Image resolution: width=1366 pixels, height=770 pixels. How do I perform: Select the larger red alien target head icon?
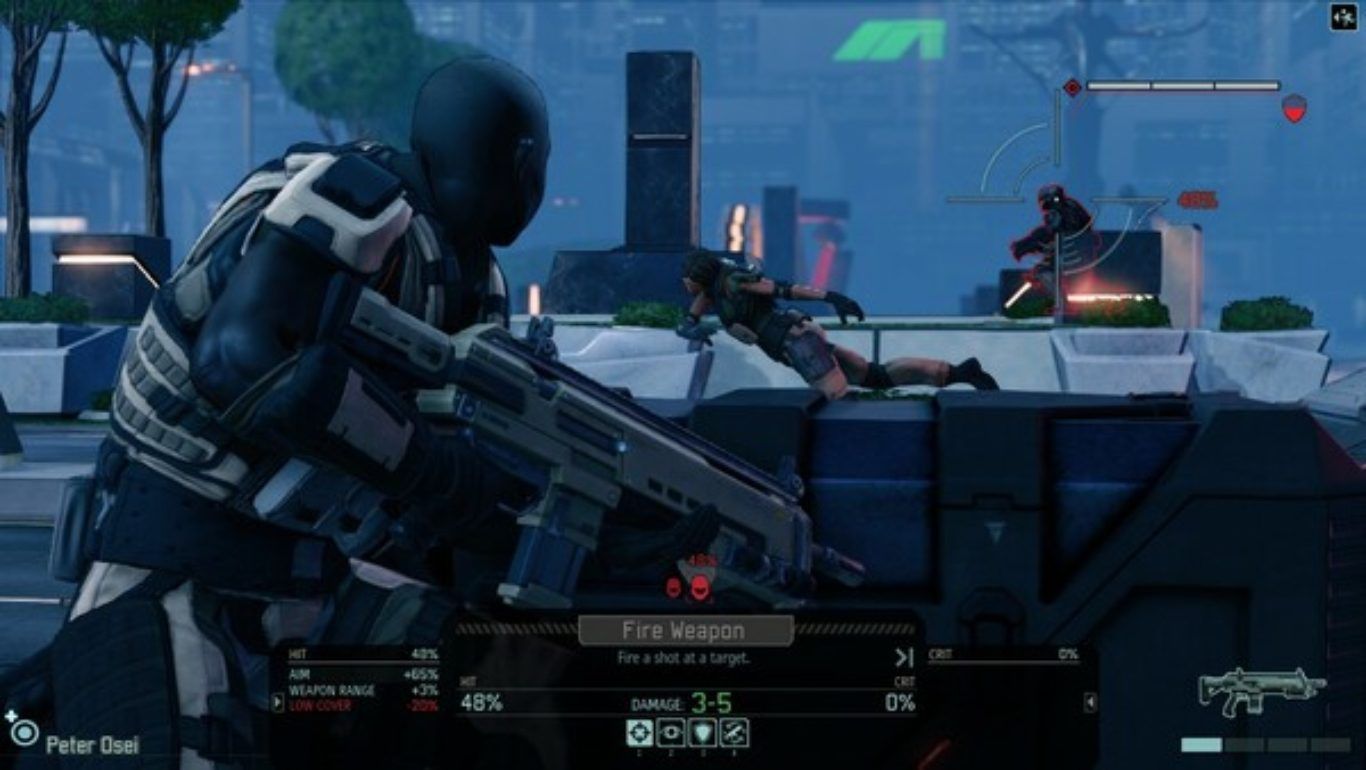700,586
